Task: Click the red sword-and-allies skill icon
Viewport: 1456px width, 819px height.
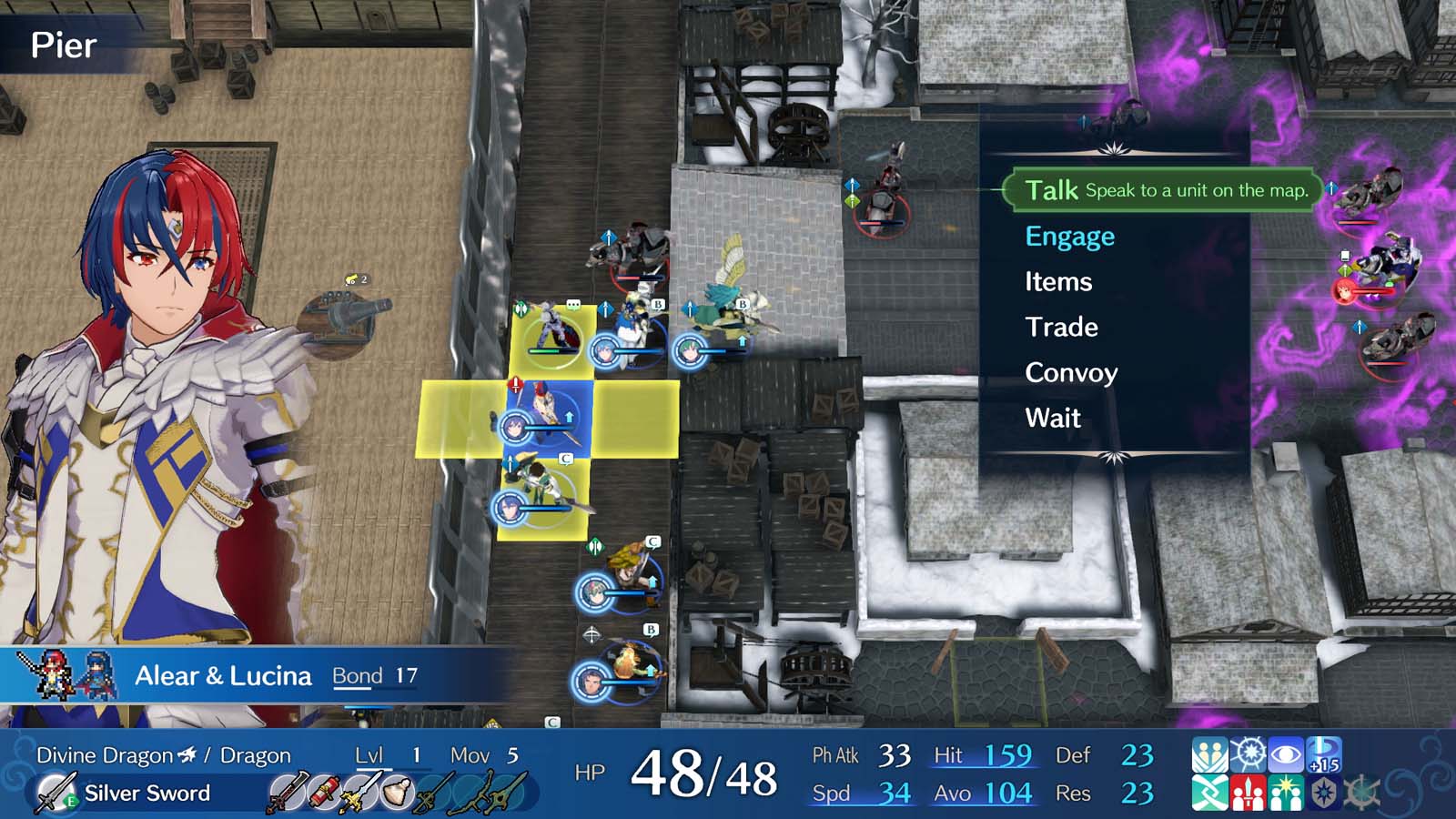Action: (x=1249, y=792)
